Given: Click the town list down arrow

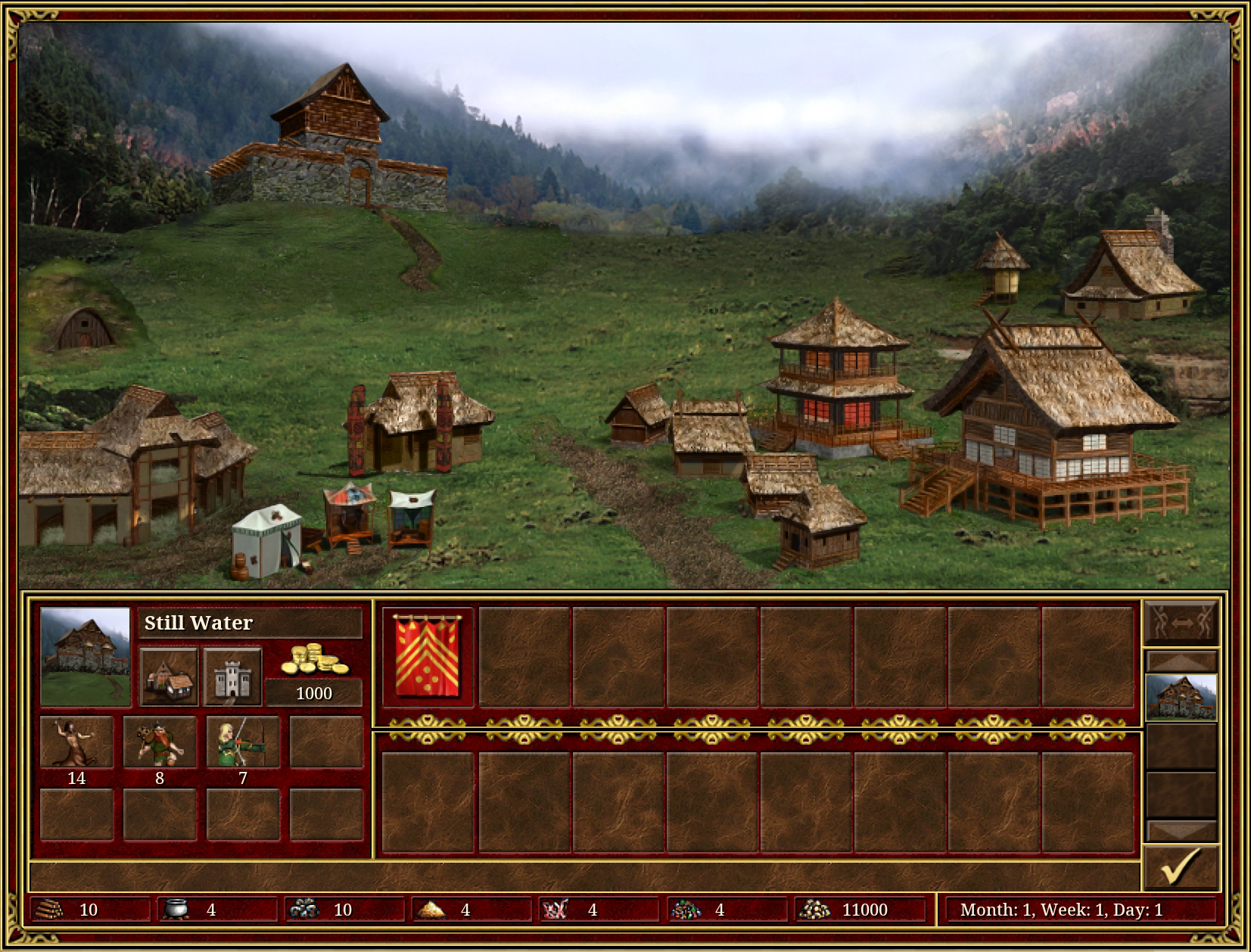Looking at the screenshot, I should pyautogui.click(x=1181, y=830).
